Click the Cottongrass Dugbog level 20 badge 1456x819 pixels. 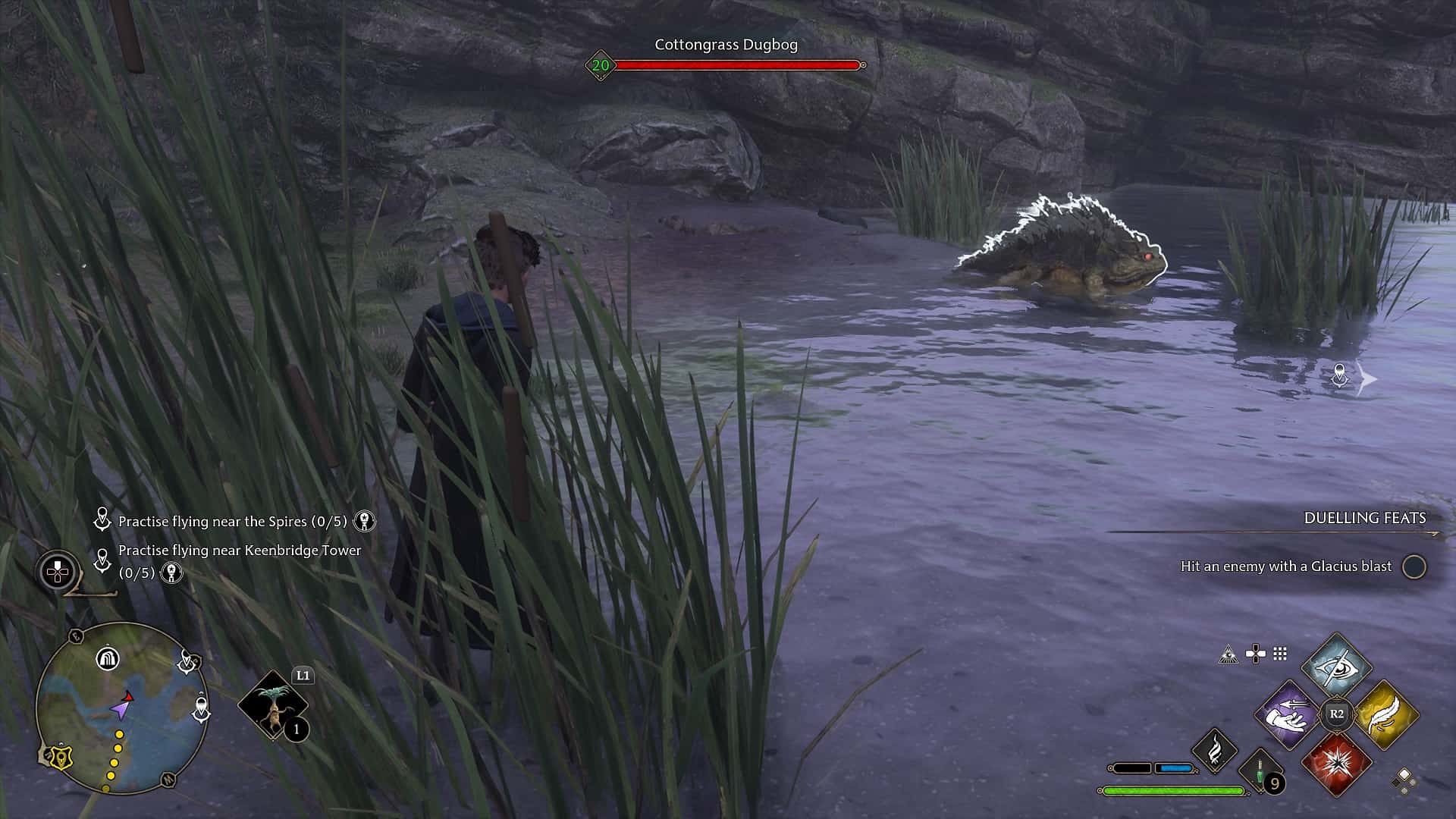[601, 66]
